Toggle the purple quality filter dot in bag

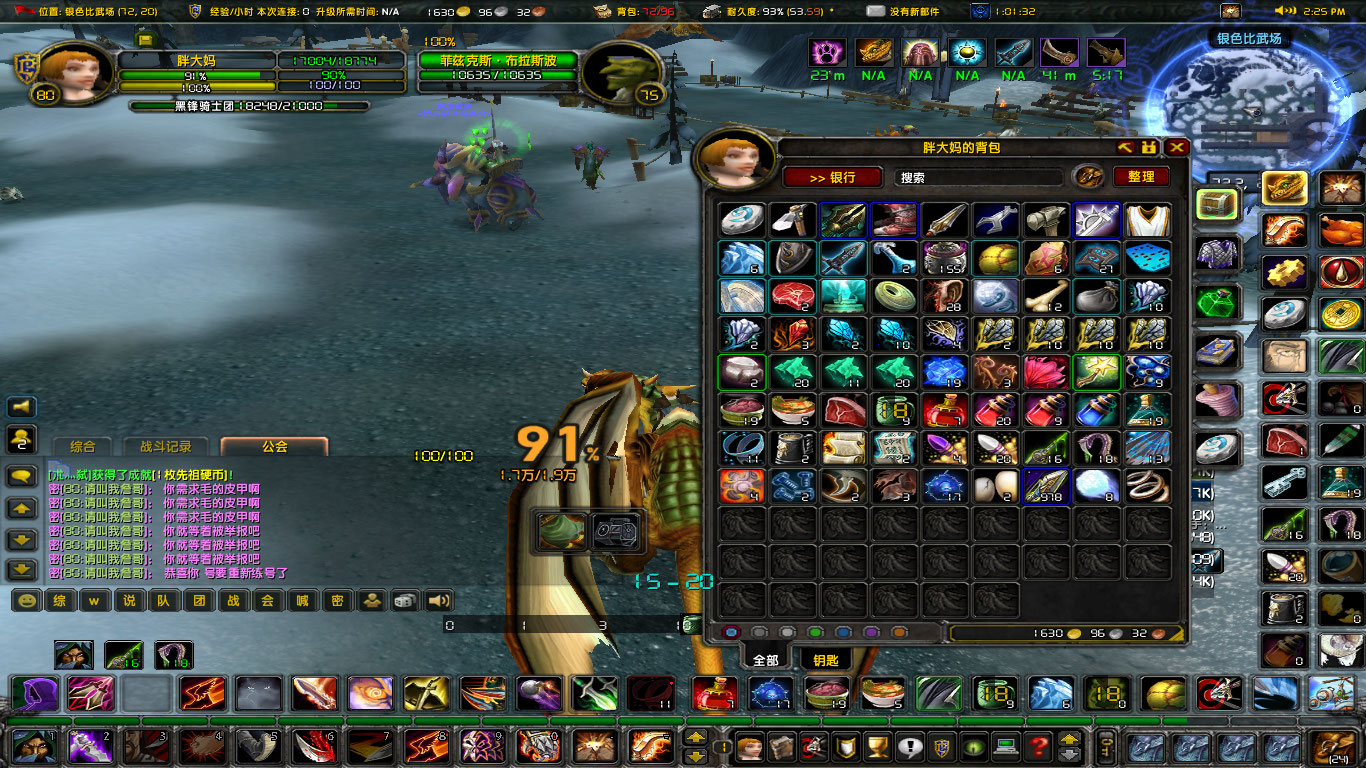click(x=871, y=634)
